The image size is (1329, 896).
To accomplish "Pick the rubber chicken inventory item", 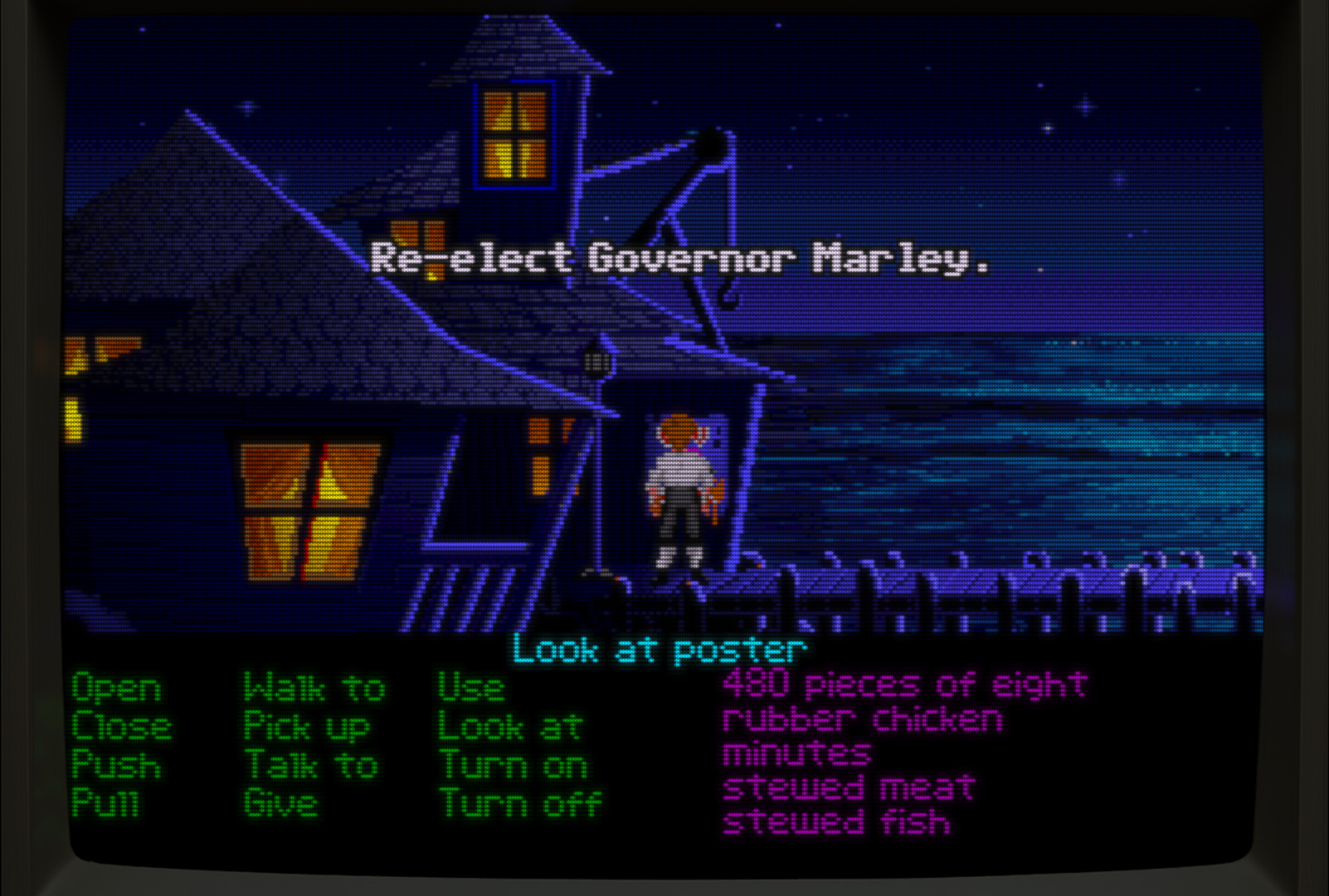I will pyautogui.click(x=862, y=719).
